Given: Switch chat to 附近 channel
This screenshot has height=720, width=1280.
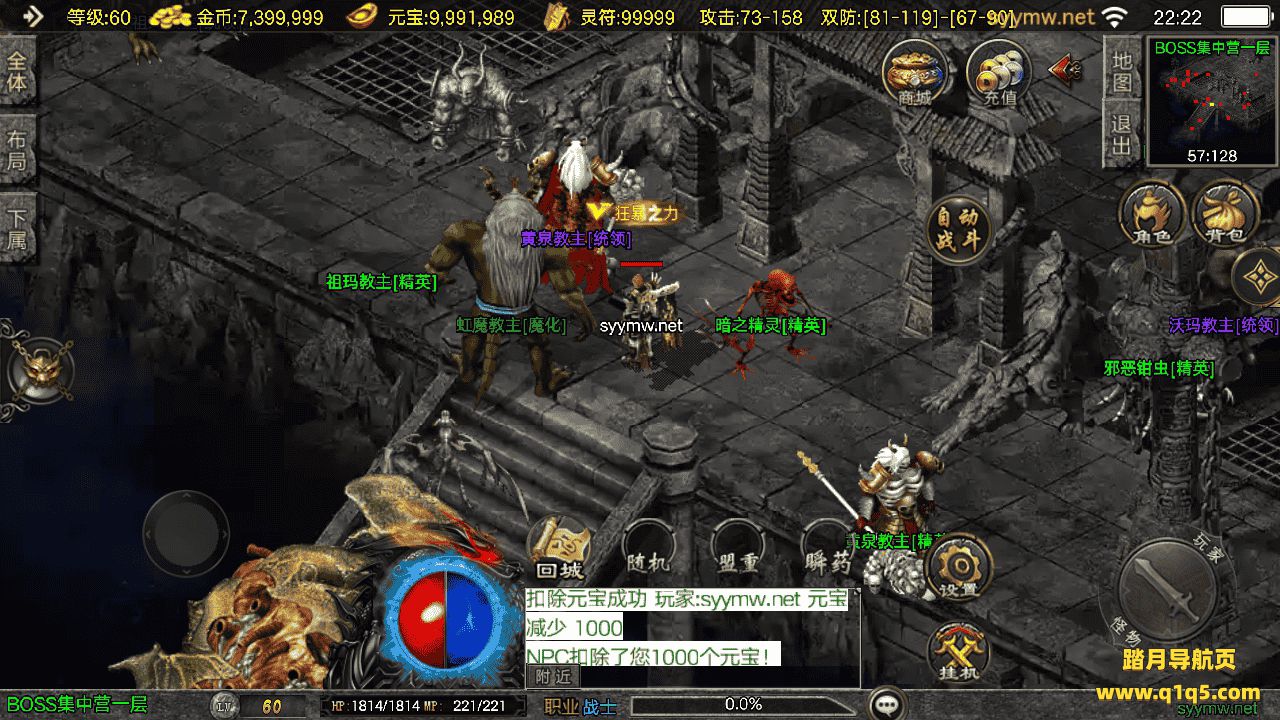Looking at the screenshot, I should [x=553, y=677].
